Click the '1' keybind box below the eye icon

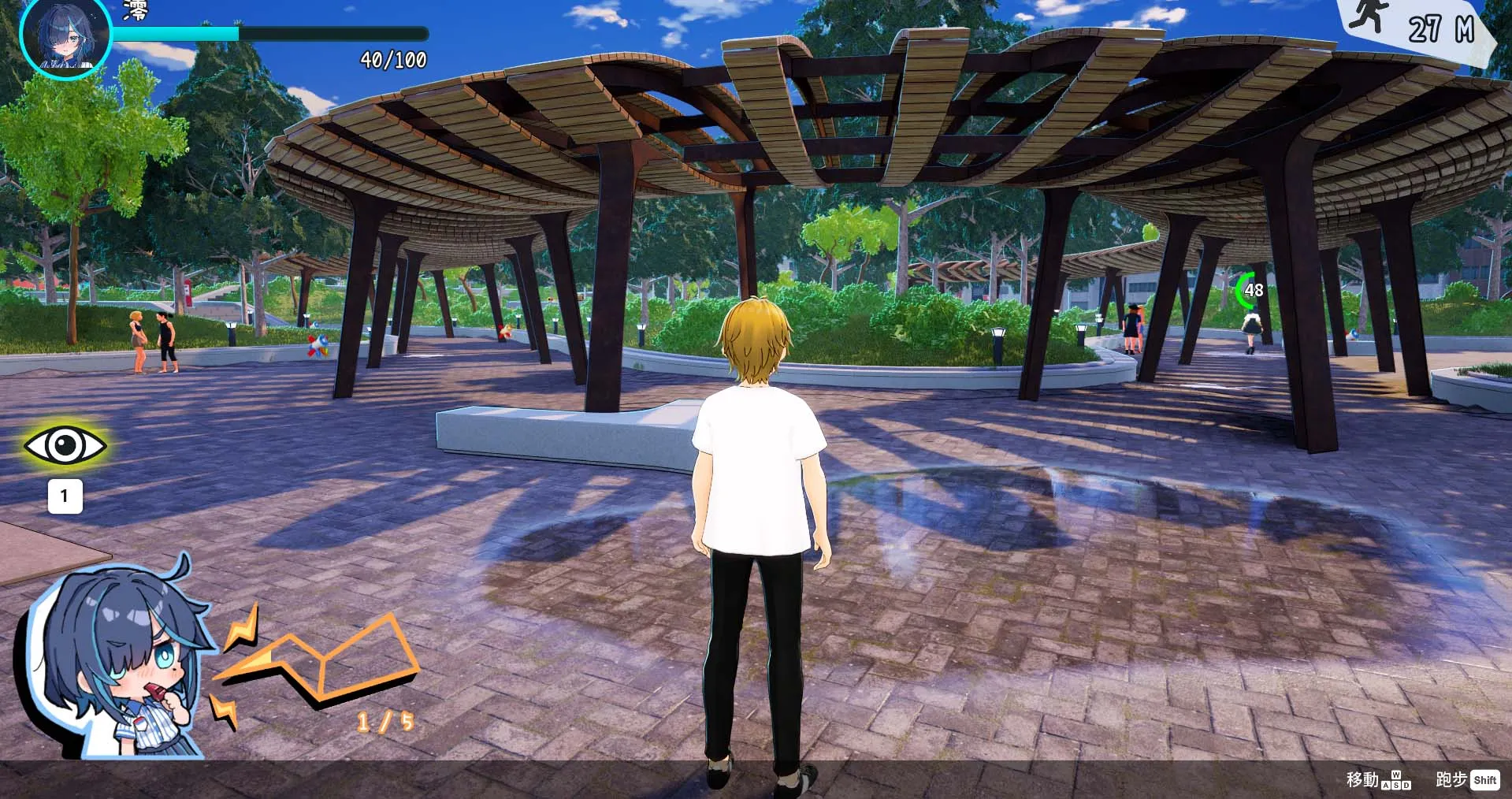pos(66,496)
